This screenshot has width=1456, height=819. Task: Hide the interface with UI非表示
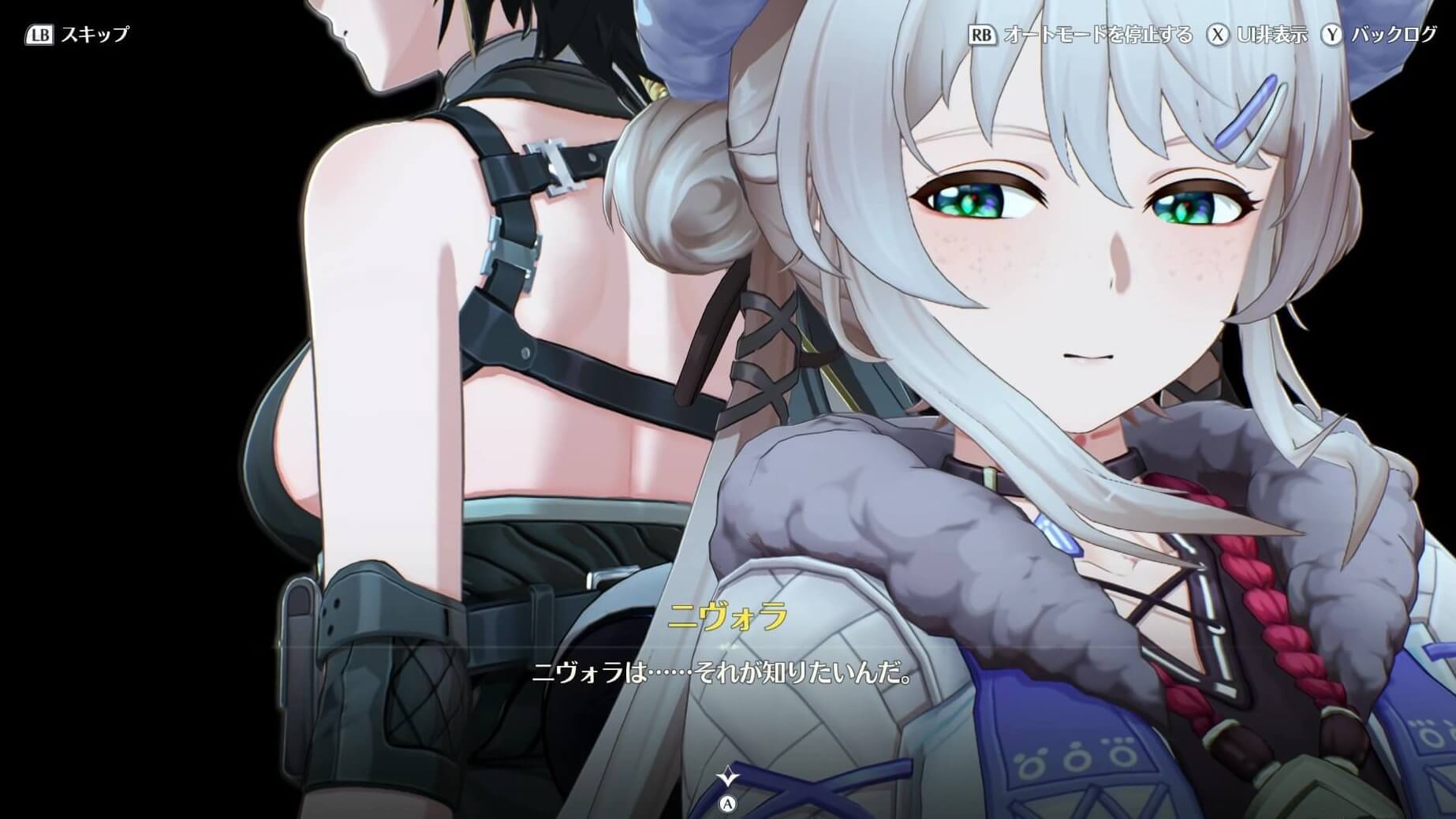click(1258, 35)
